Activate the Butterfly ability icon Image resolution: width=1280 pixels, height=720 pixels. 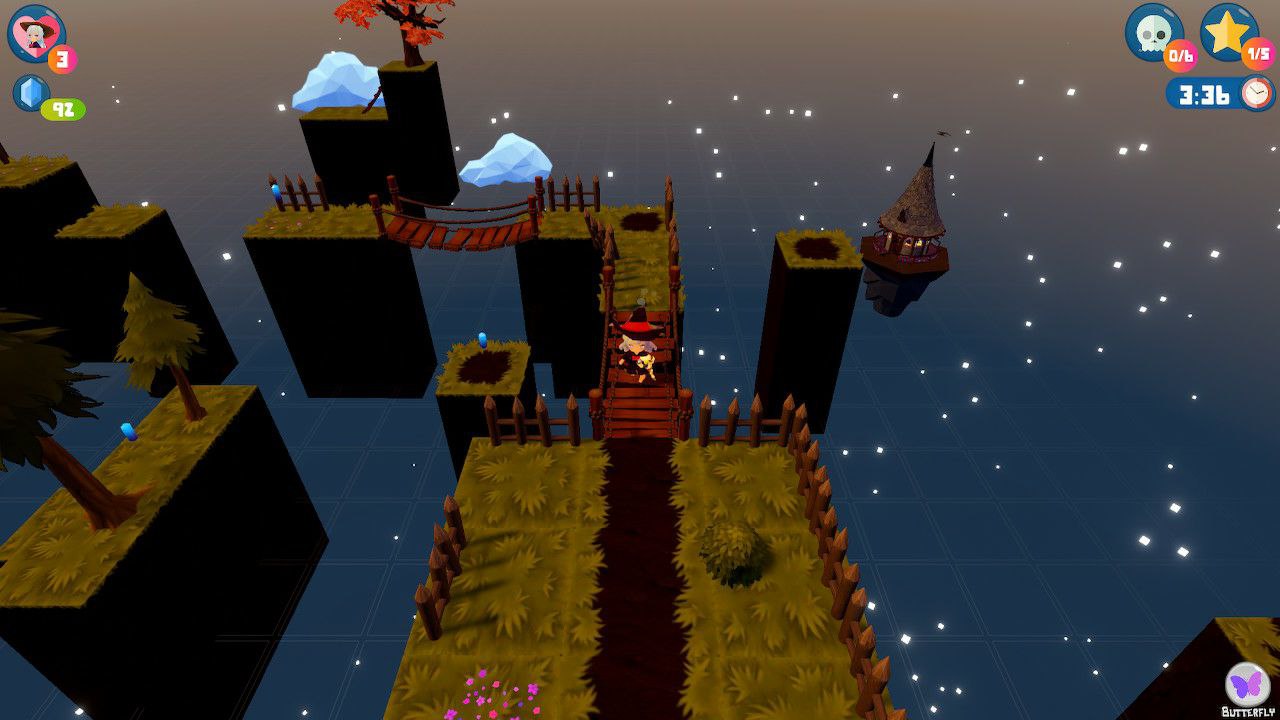click(x=1247, y=685)
